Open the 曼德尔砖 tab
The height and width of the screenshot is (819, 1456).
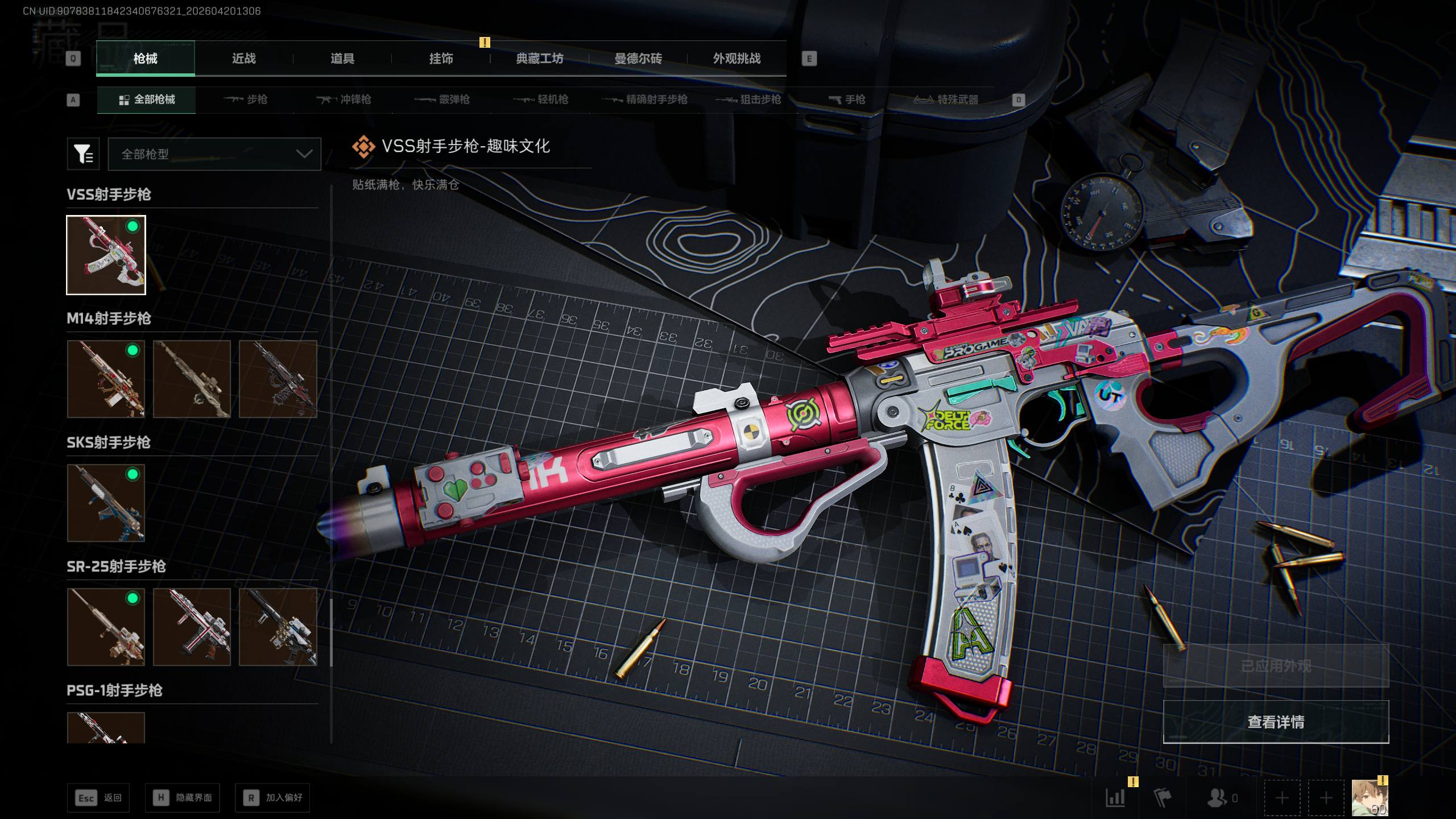(638, 59)
